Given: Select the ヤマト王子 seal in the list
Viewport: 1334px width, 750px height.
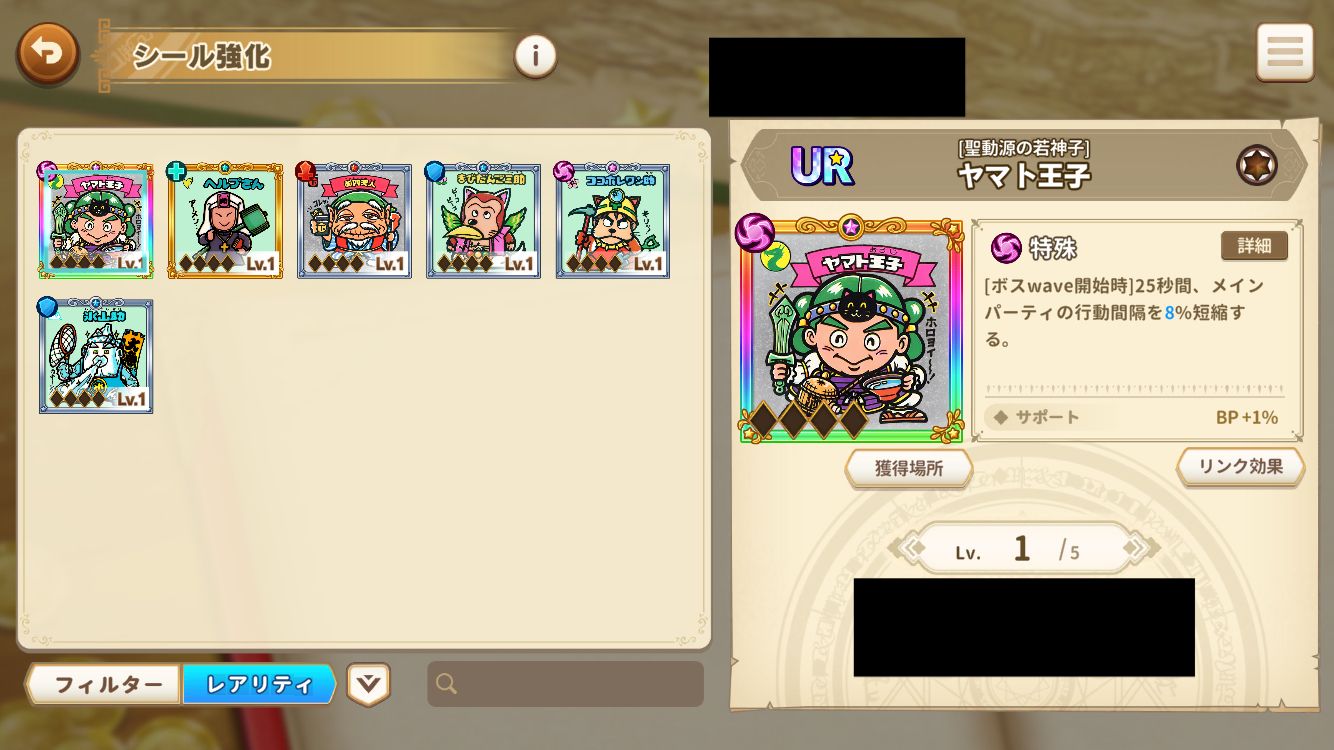Looking at the screenshot, I should [96, 220].
